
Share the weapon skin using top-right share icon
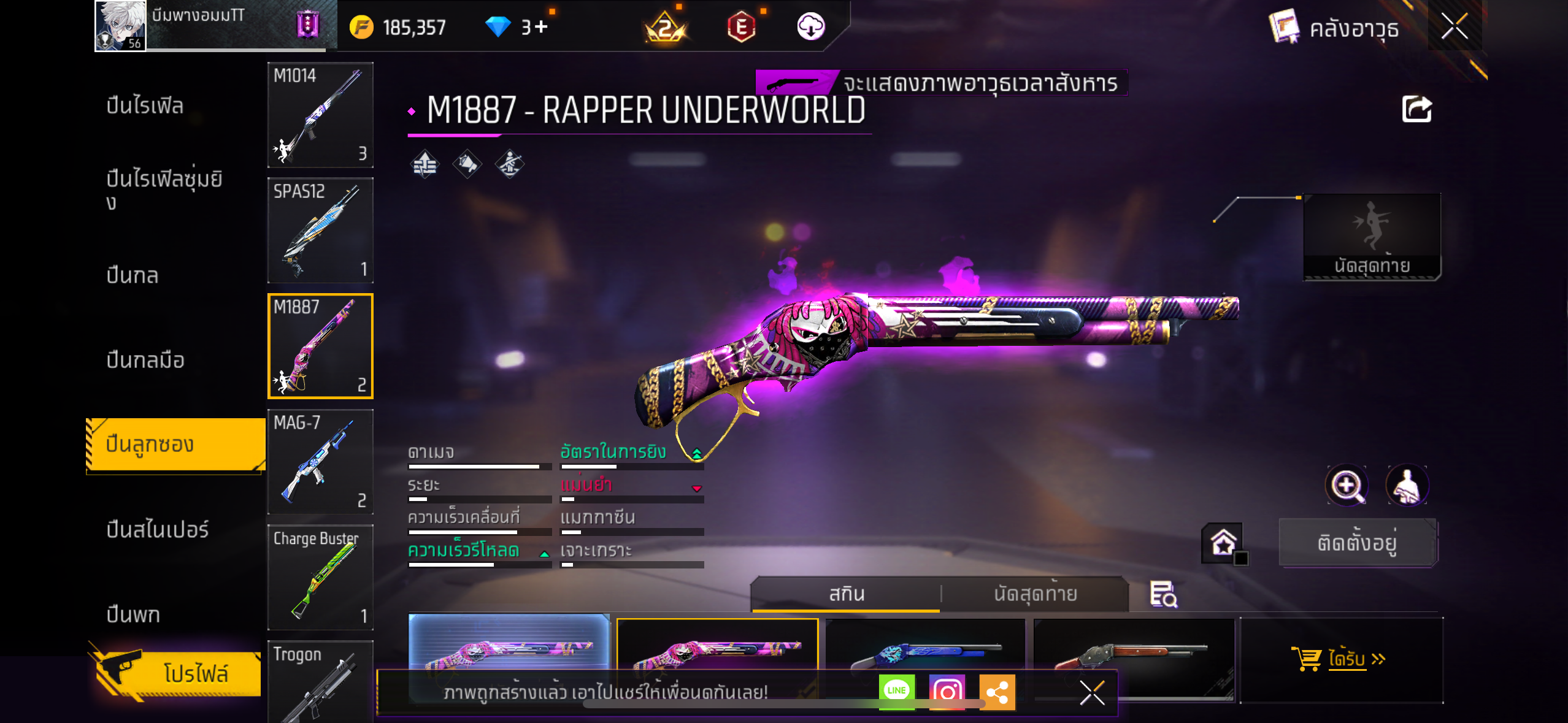(1416, 110)
